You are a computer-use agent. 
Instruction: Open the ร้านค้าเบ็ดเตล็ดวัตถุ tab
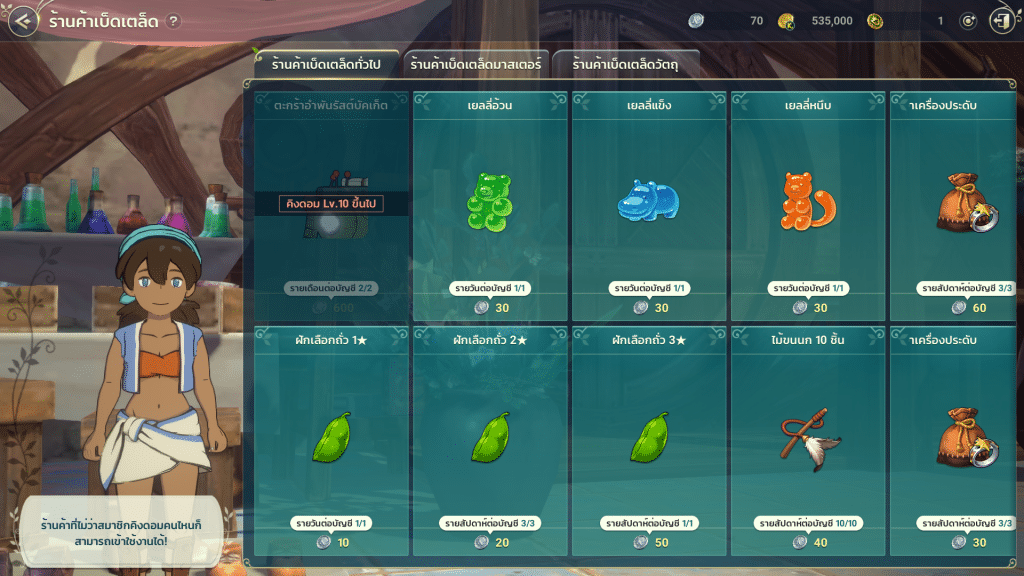[x=626, y=65]
